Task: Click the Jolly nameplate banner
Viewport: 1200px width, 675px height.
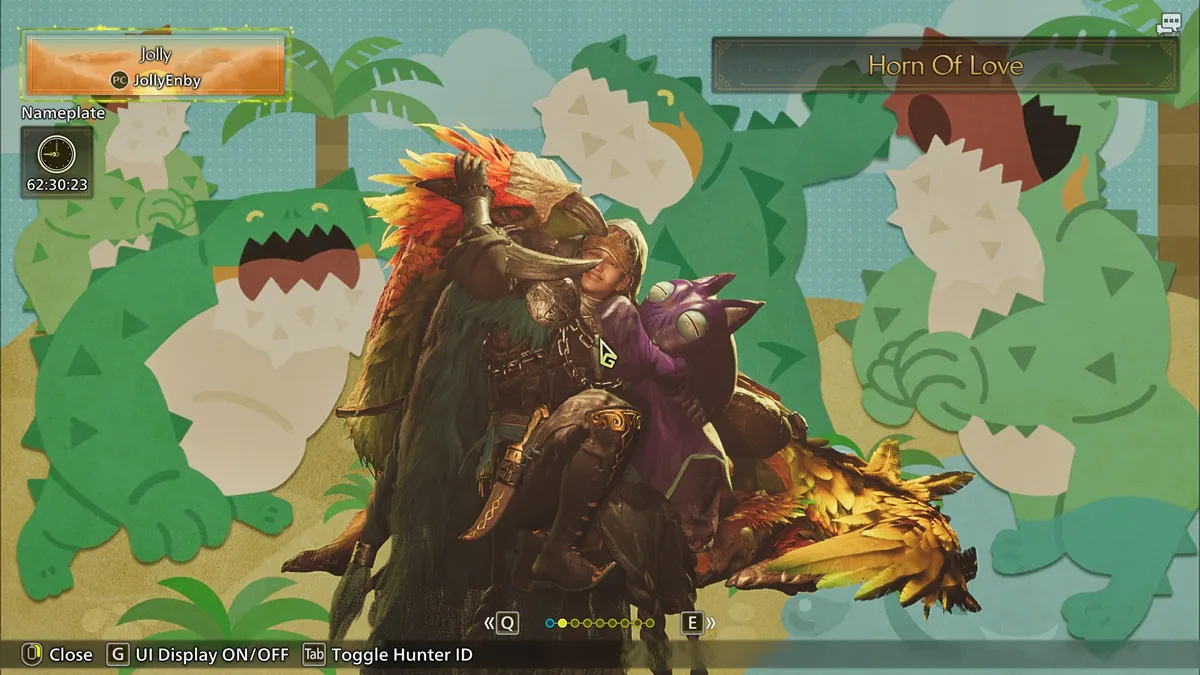Action: (x=157, y=66)
